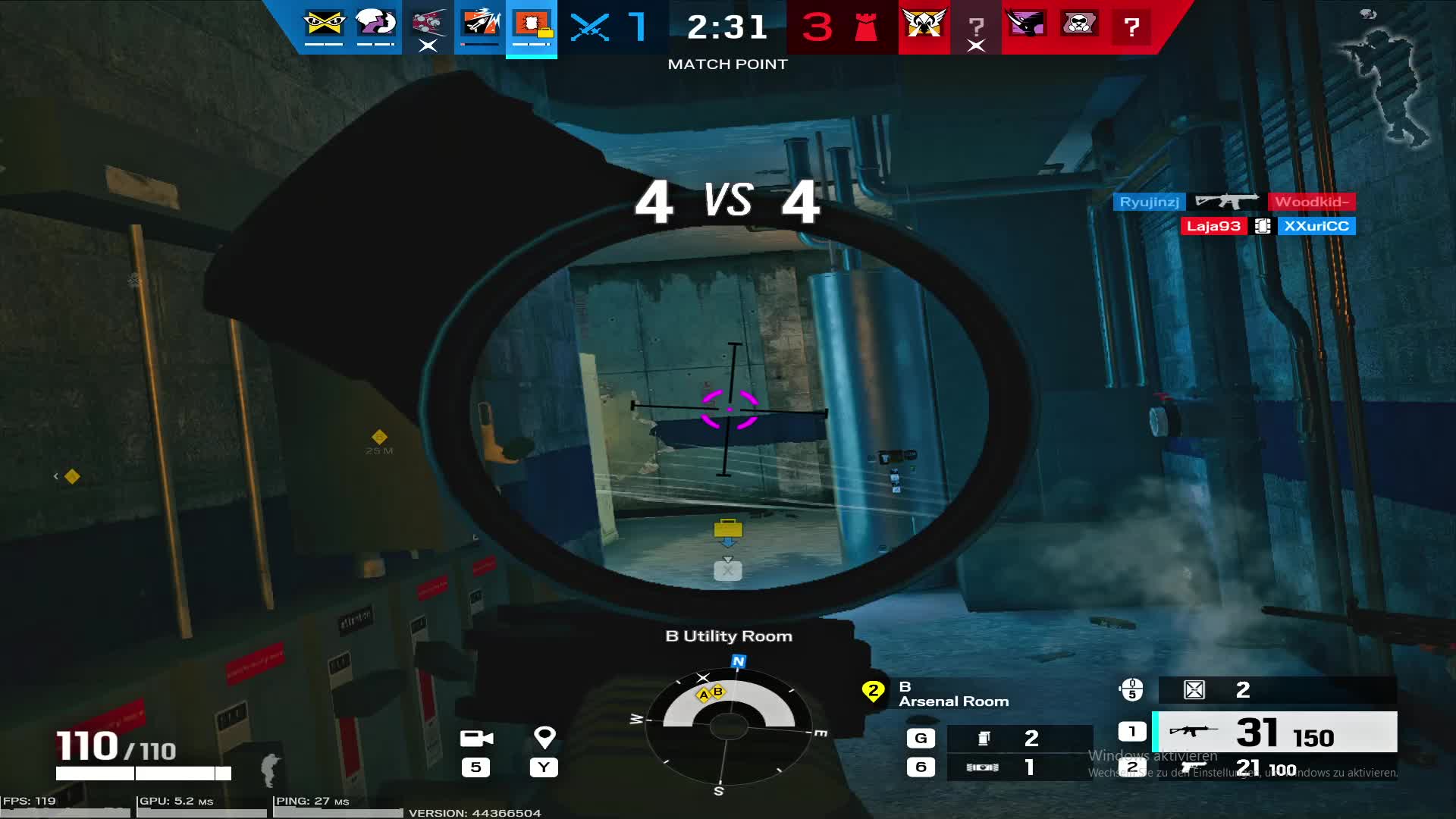Screen dimensions: 1456x819
Task: Click the ping location marker icon above Y
Action: tap(544, 737)
